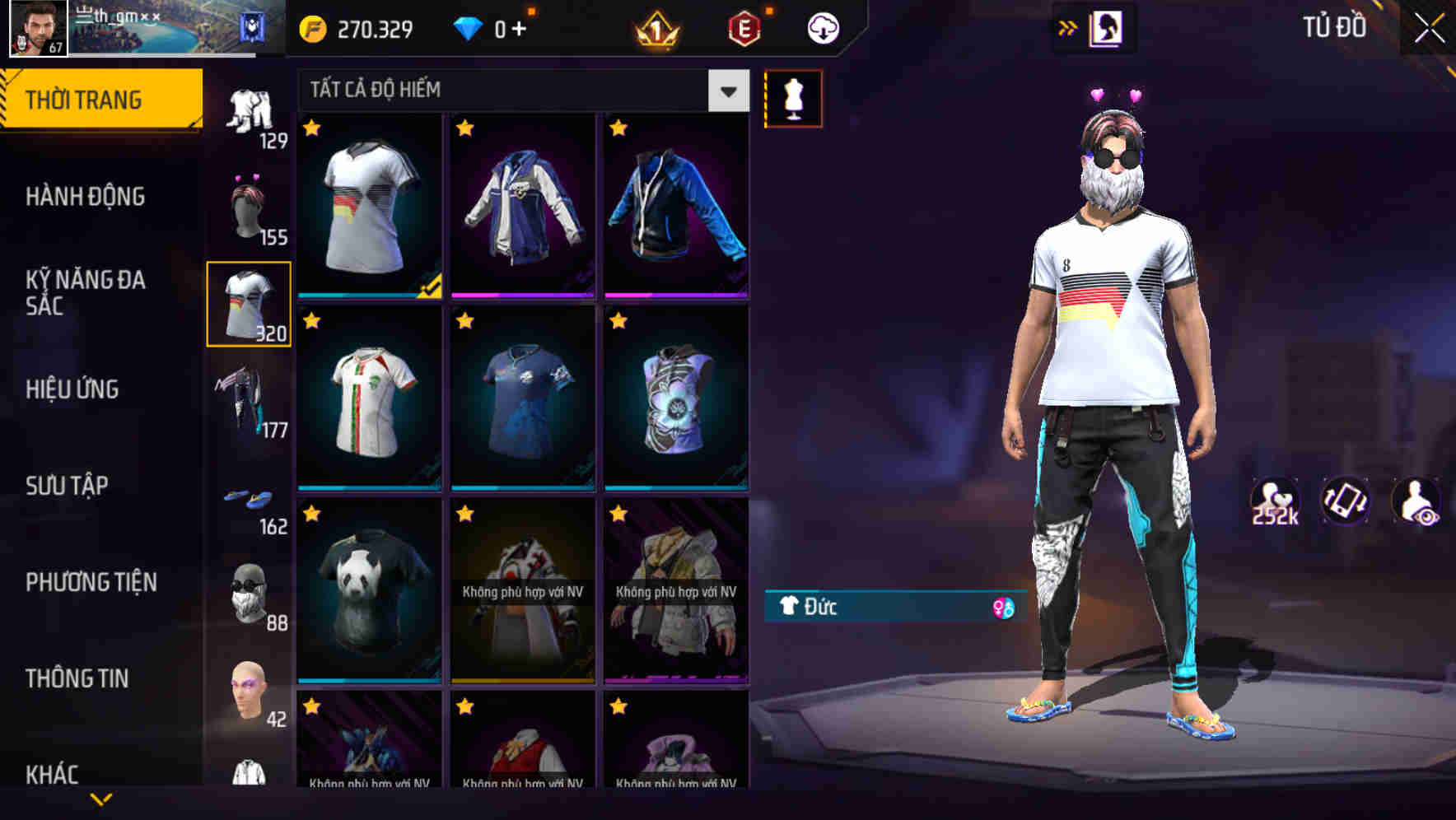Screen dimensions: 1456x820
Task: Tap the gender symbol on the Đức bar
Action: (1004, 607)
